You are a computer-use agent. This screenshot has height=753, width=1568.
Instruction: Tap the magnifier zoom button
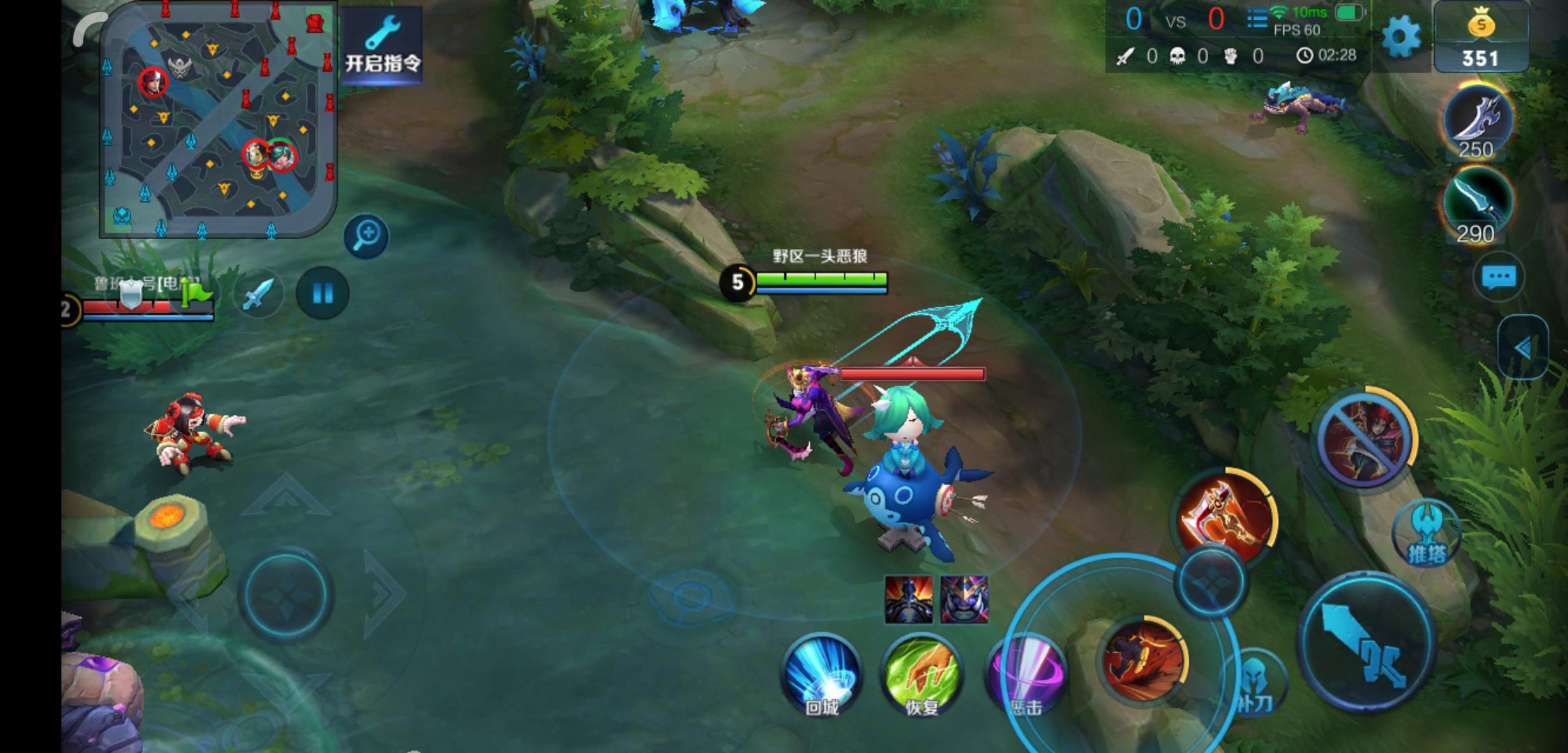(365, 236)
